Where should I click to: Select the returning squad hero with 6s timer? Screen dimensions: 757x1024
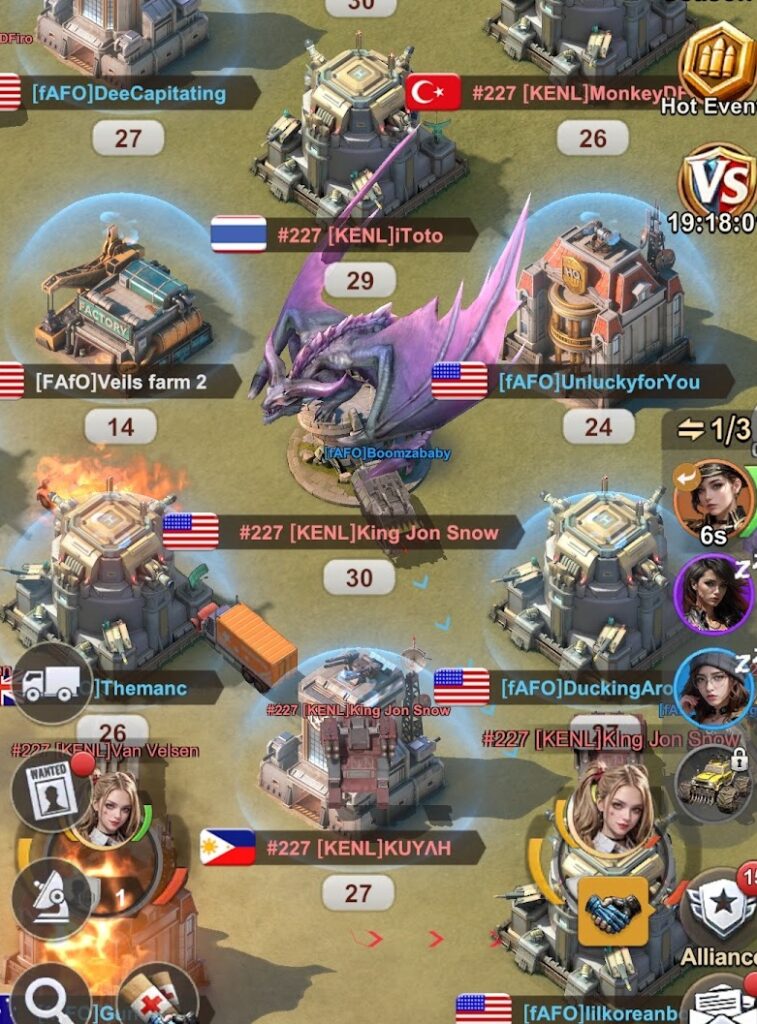coord(712,498)
